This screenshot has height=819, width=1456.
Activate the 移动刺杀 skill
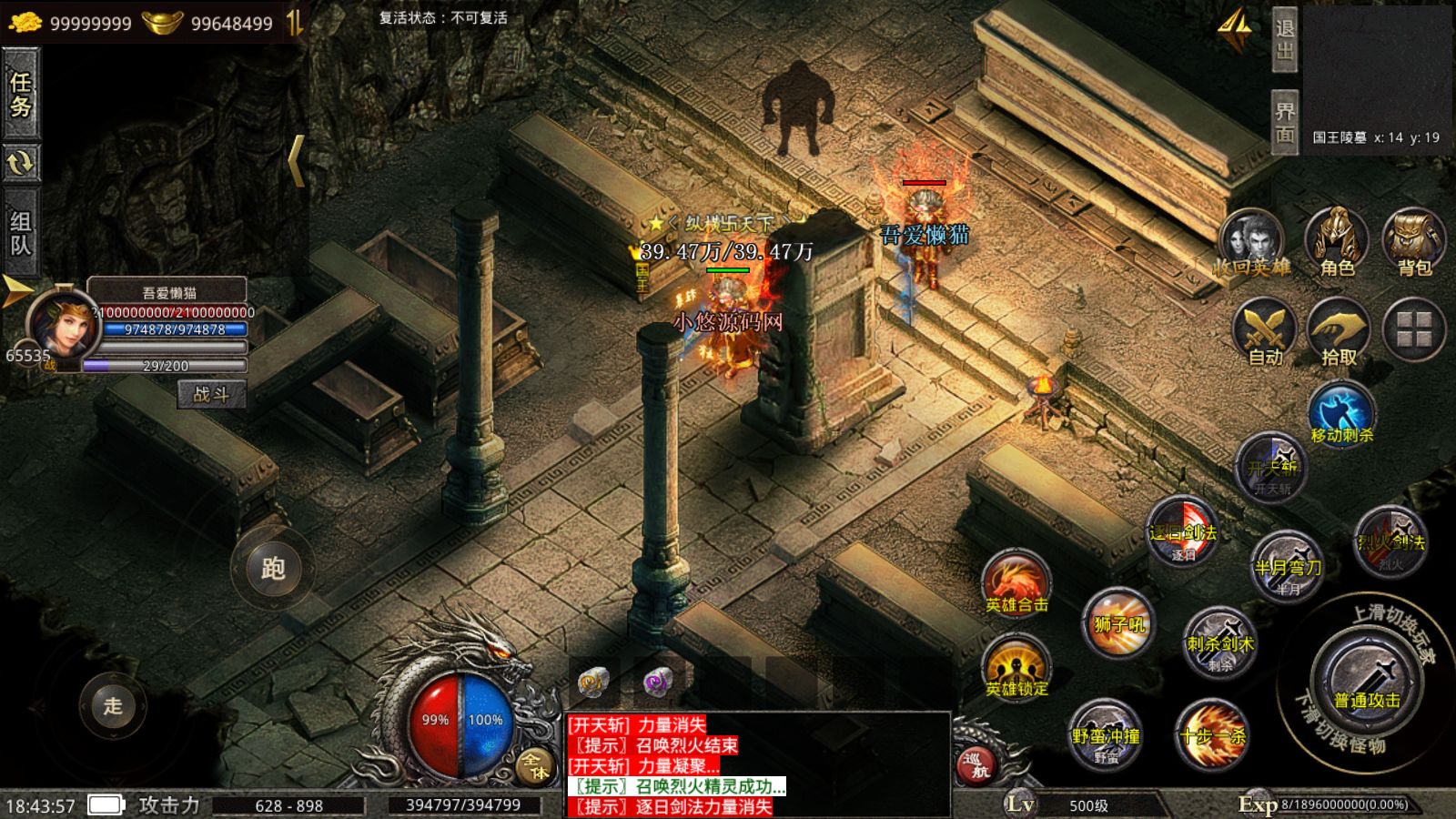(x=1341, y=414)
